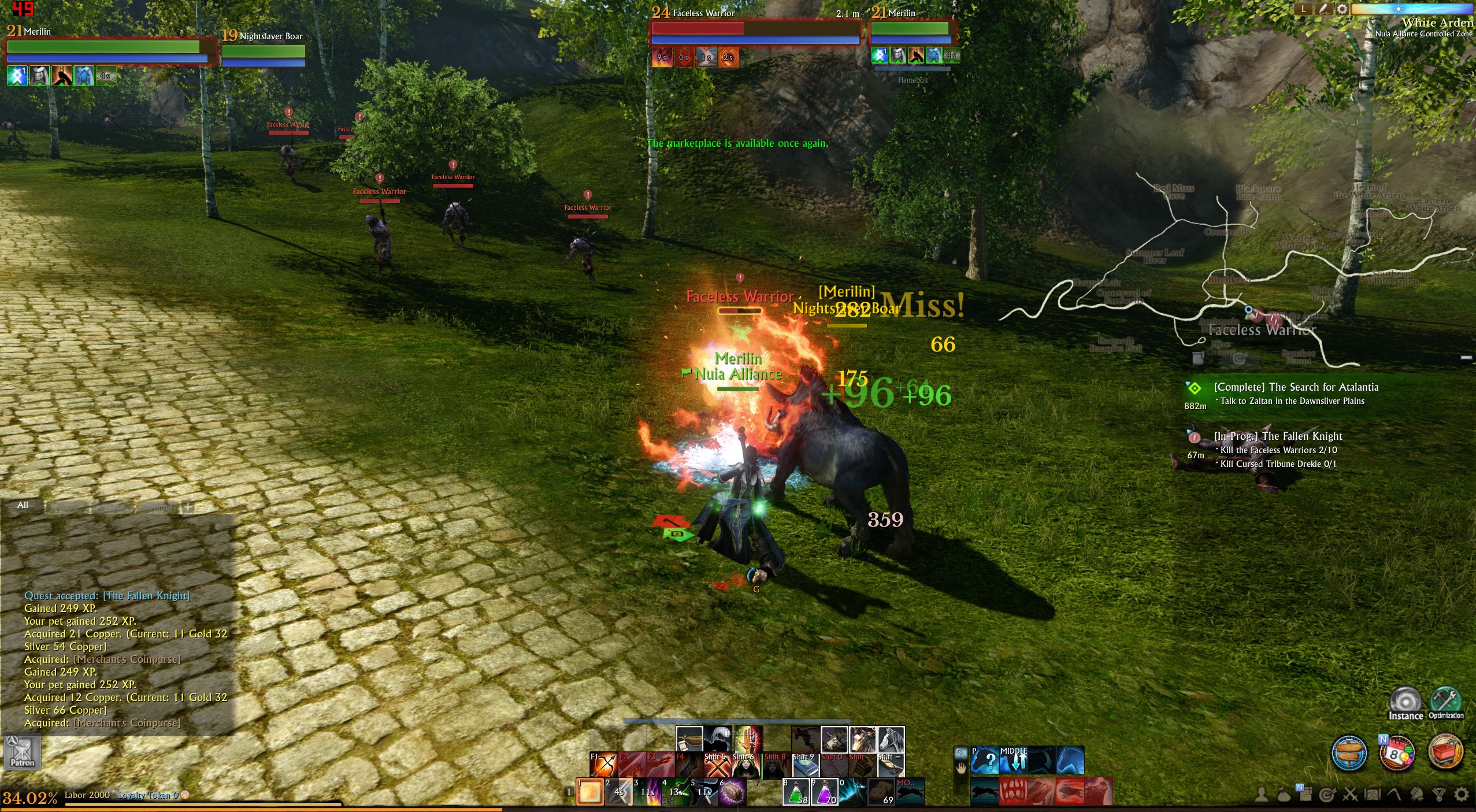Viewport: 1476px width, 812px height.
Task: Click the wooden signpost icon
Action: click(1349, 753)
